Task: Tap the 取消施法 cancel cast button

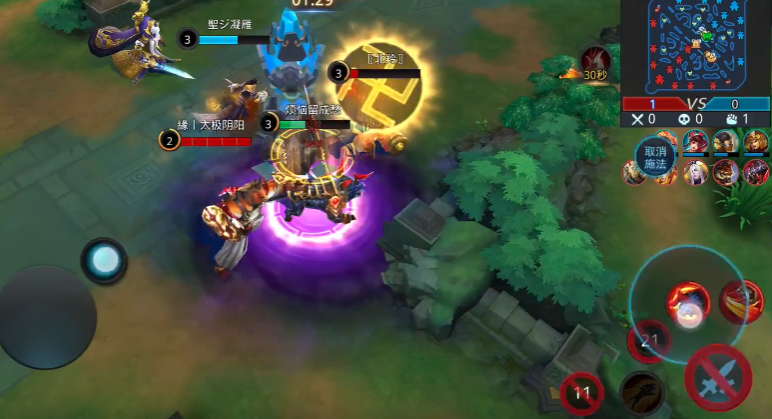Action: [656, 157]
